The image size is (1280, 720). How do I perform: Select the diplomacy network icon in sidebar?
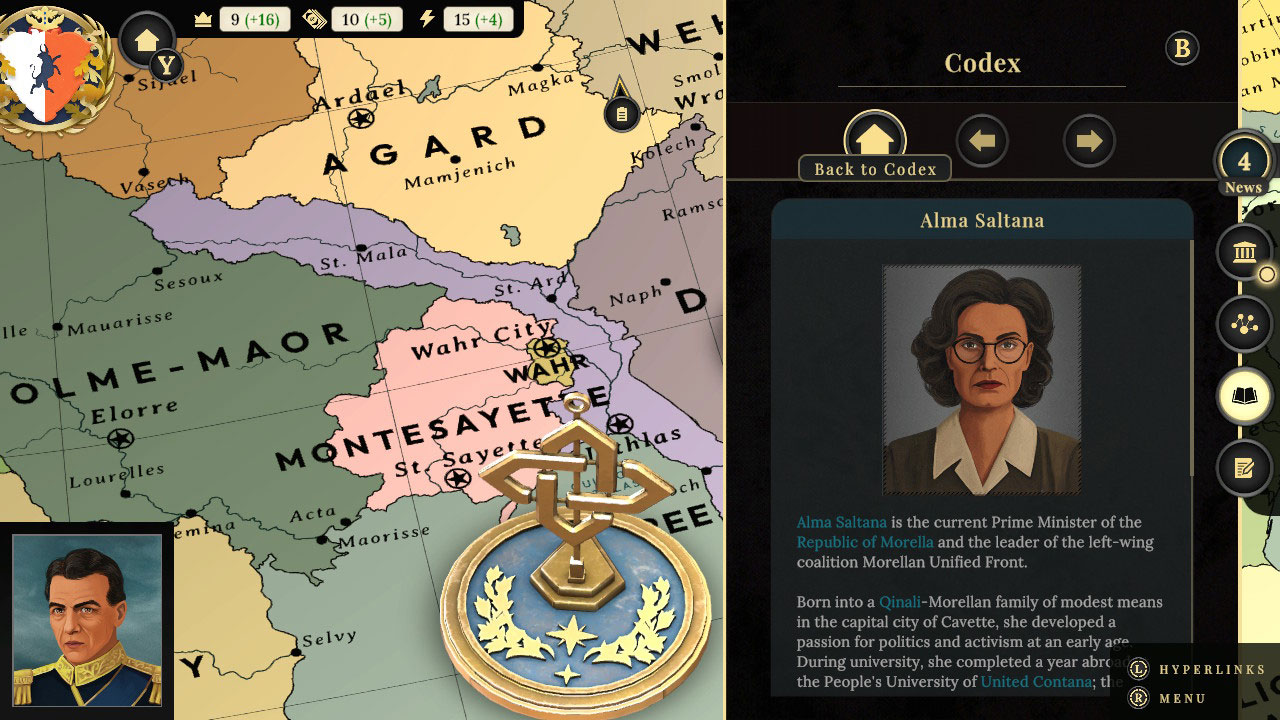(x=1243, y=324)
